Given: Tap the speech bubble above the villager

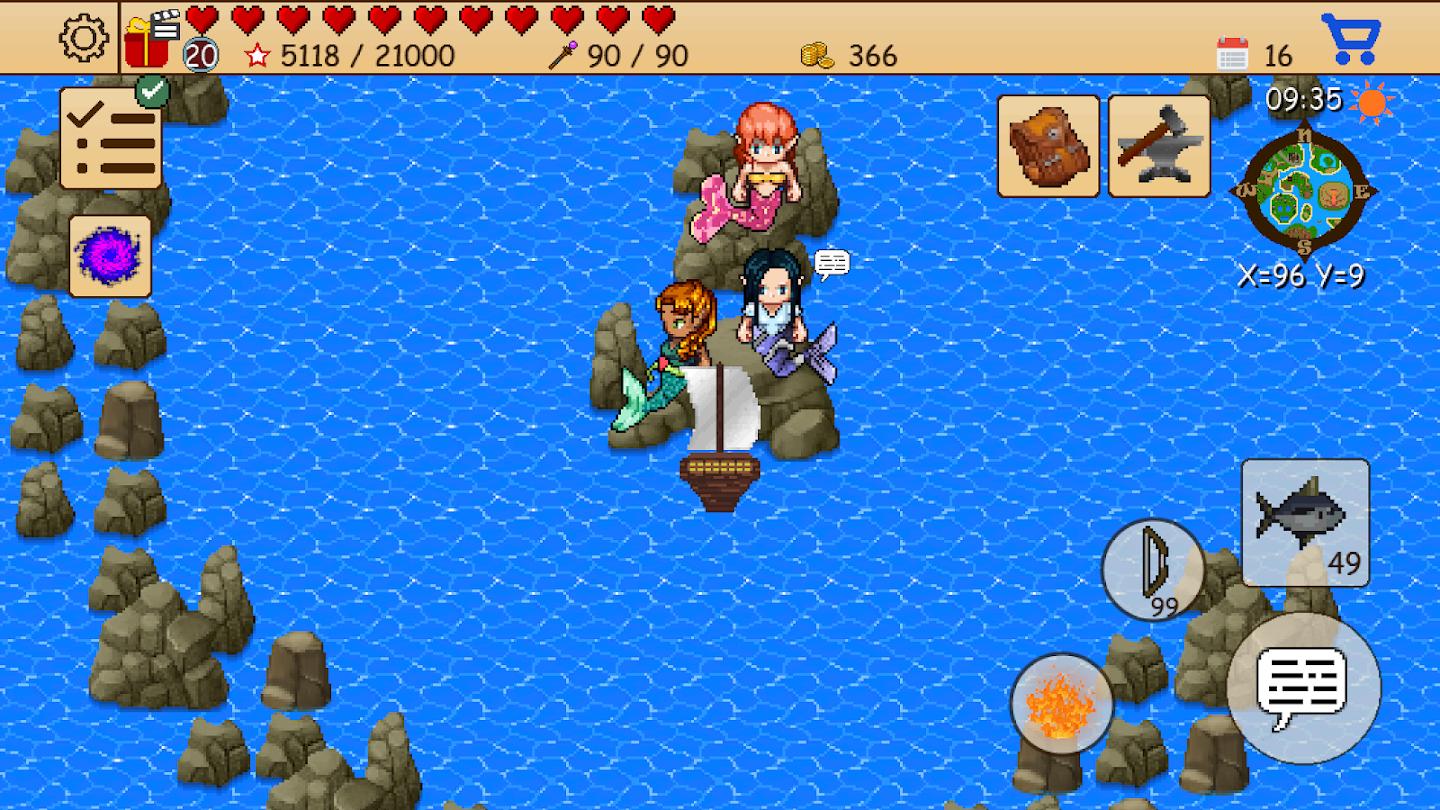Looking at the screenshot, I should coord(832,264).
